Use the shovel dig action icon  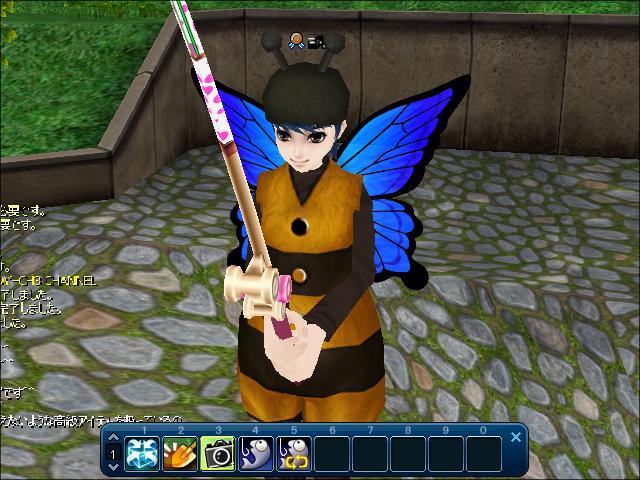(181, 453)
